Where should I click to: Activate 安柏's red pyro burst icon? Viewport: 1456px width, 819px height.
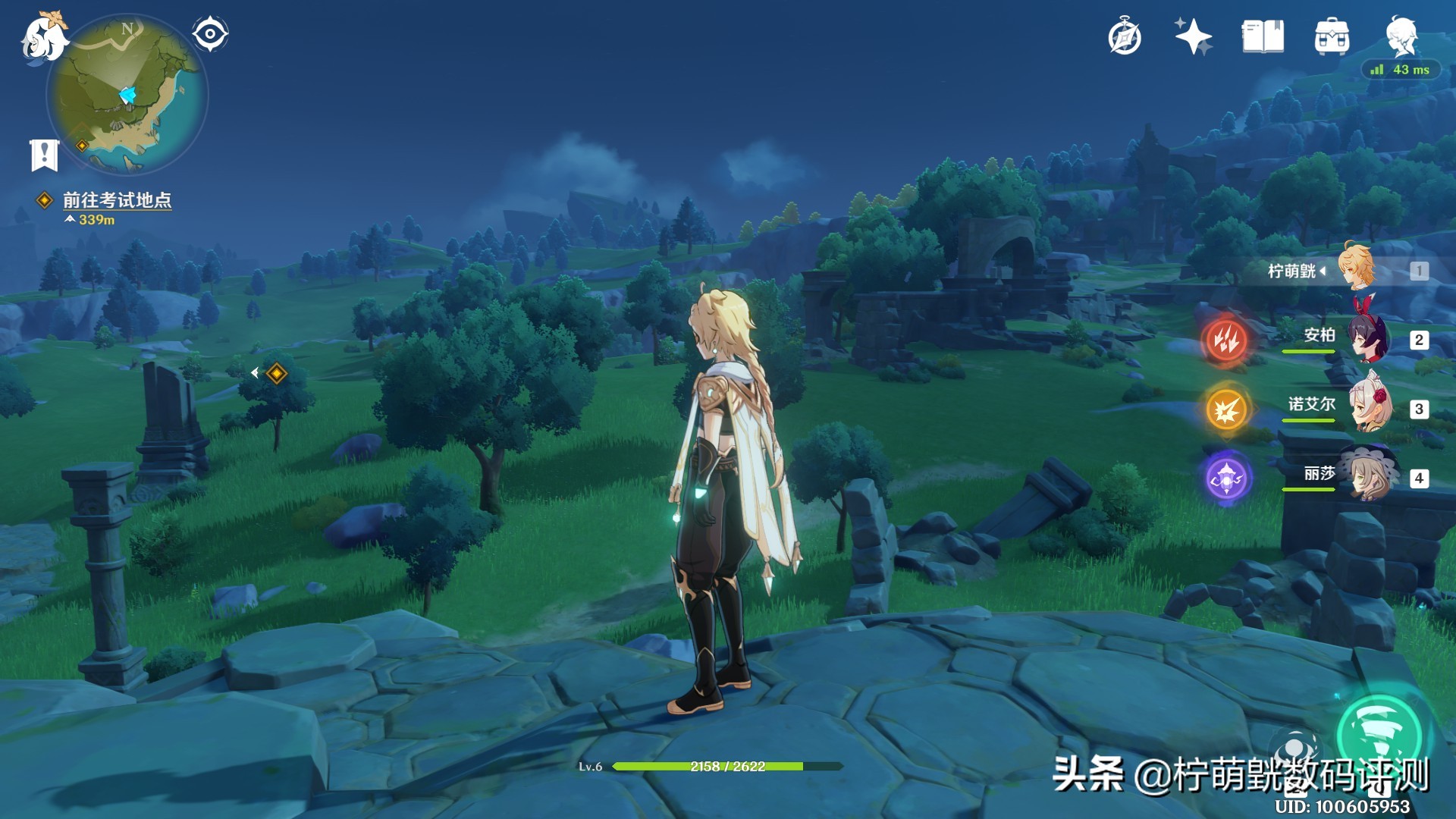coord(1225,340)
